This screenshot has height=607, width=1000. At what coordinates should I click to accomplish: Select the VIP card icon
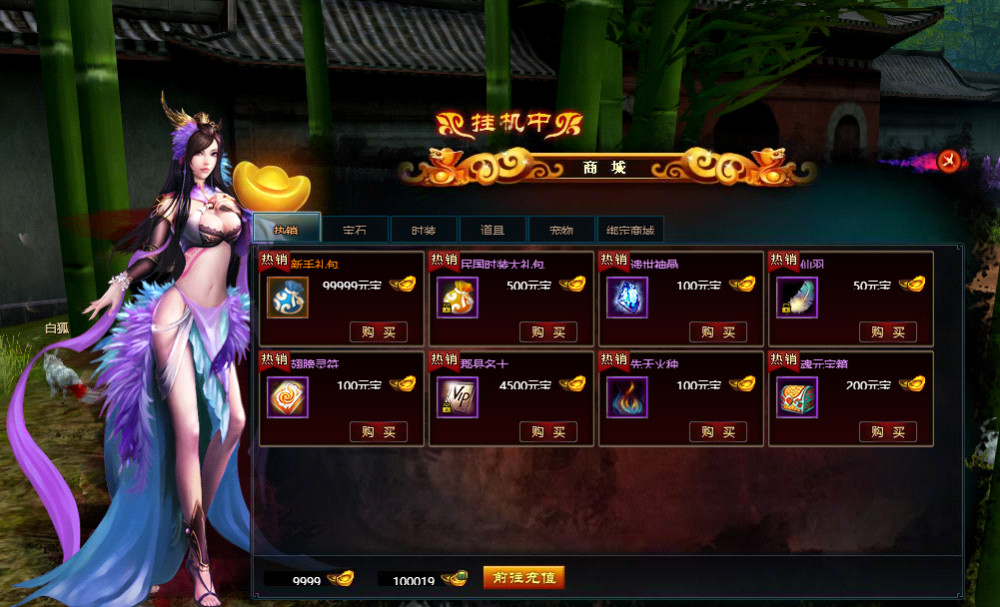[457, 398]
